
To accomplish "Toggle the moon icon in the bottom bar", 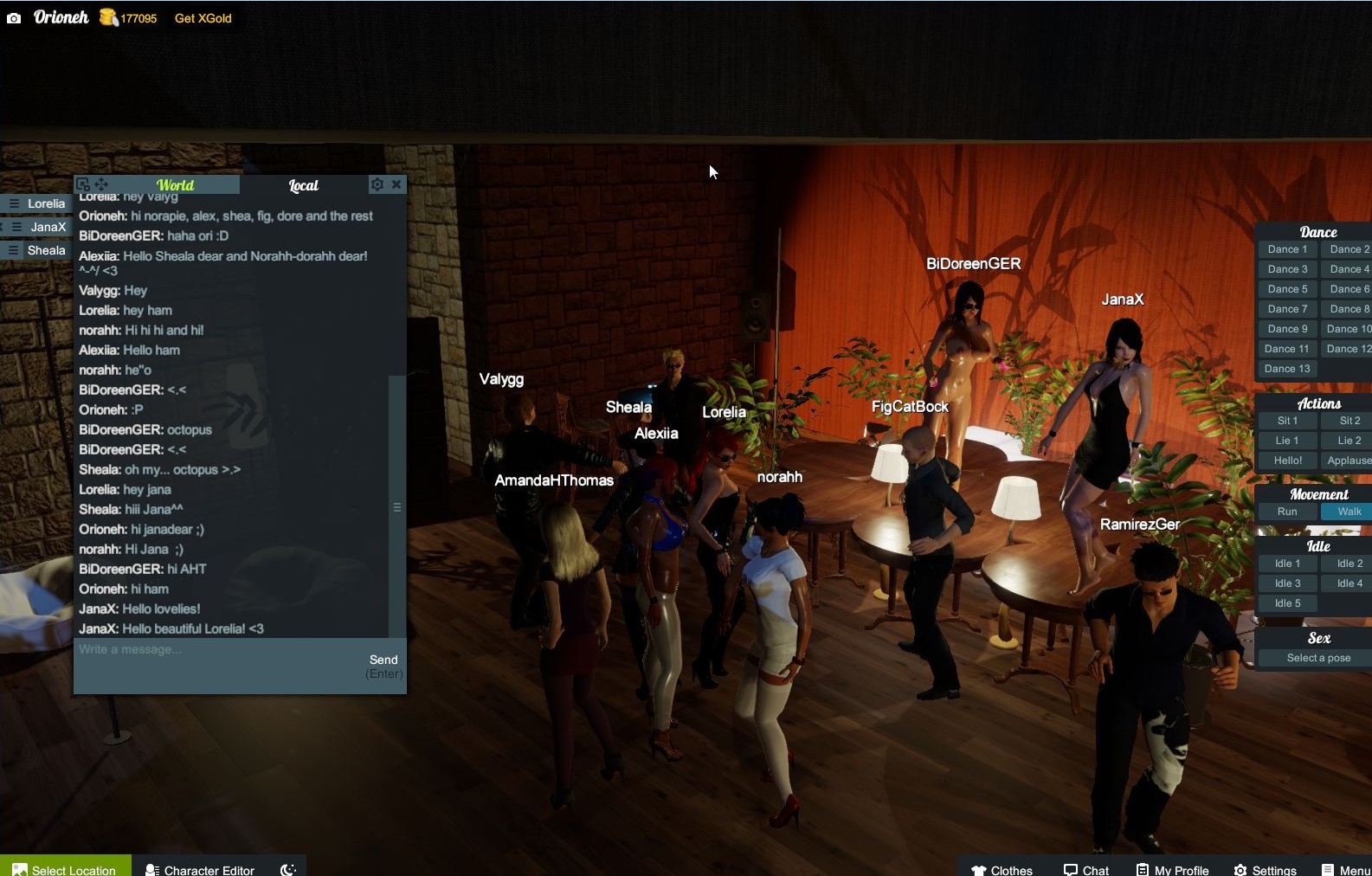I will (286, 869).
